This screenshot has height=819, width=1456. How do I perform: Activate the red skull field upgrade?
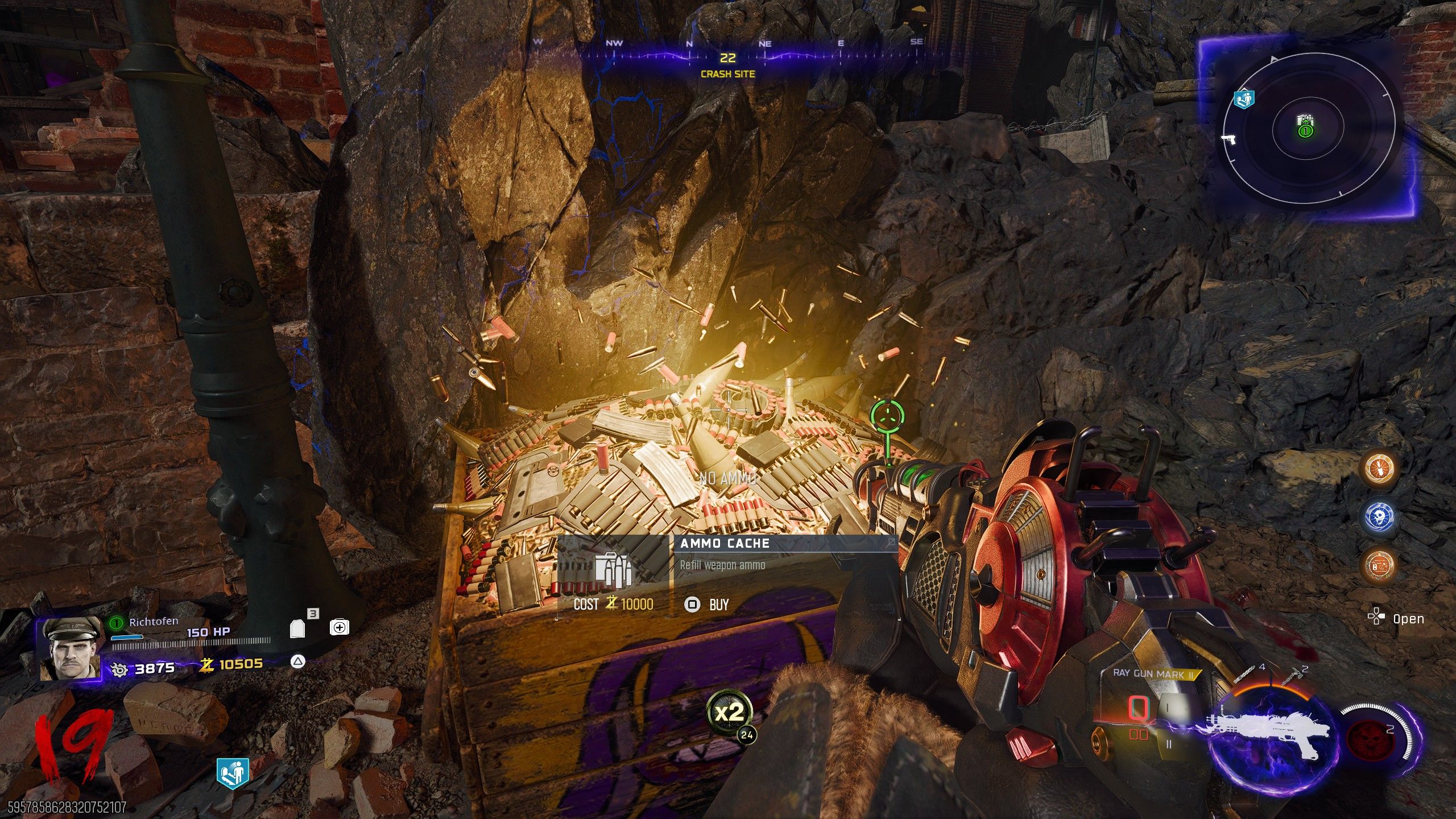click(x=1371, y=738)
